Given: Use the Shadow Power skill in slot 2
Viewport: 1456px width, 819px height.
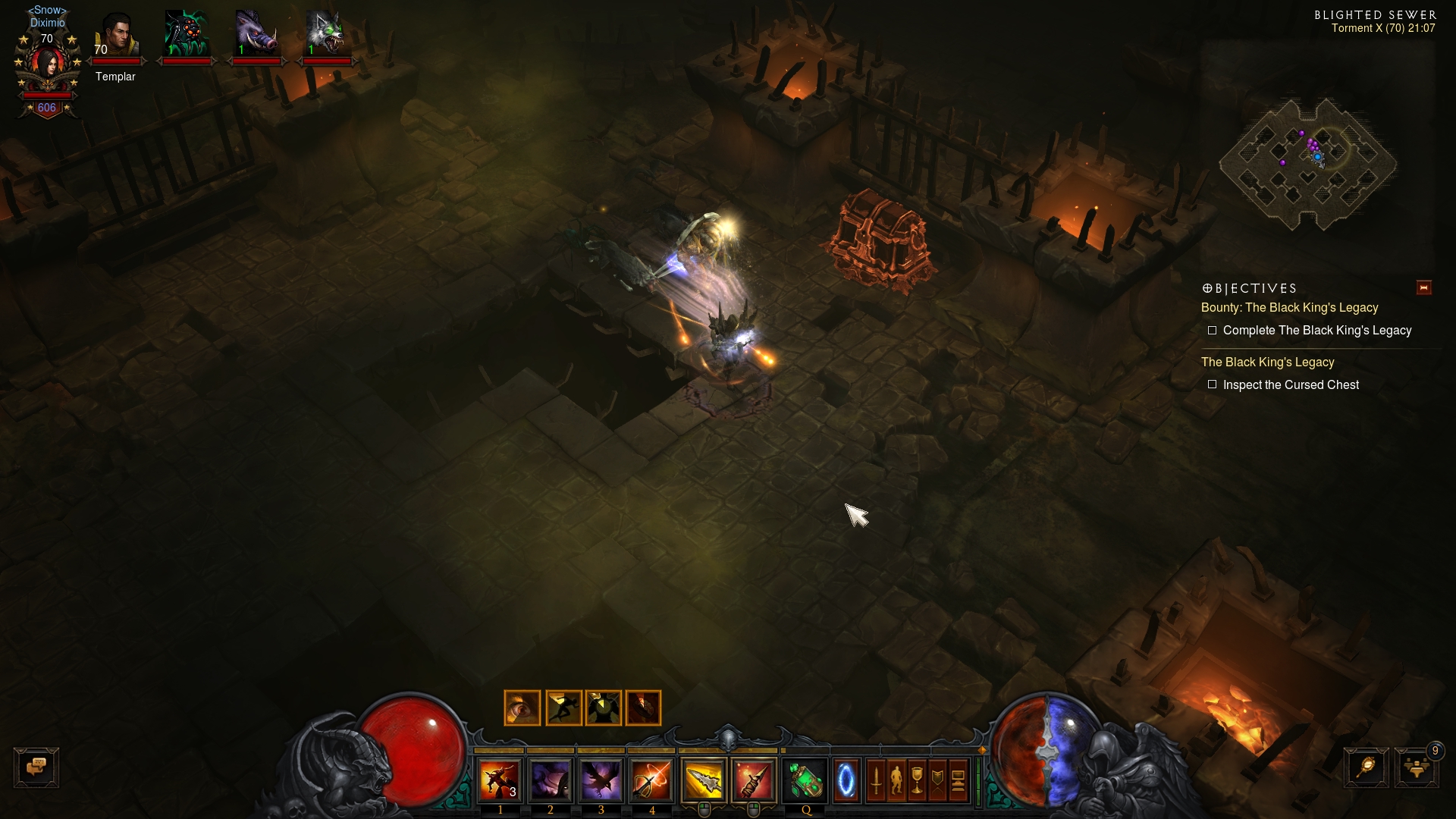Looking at the screenshot, I should (551, 780).
